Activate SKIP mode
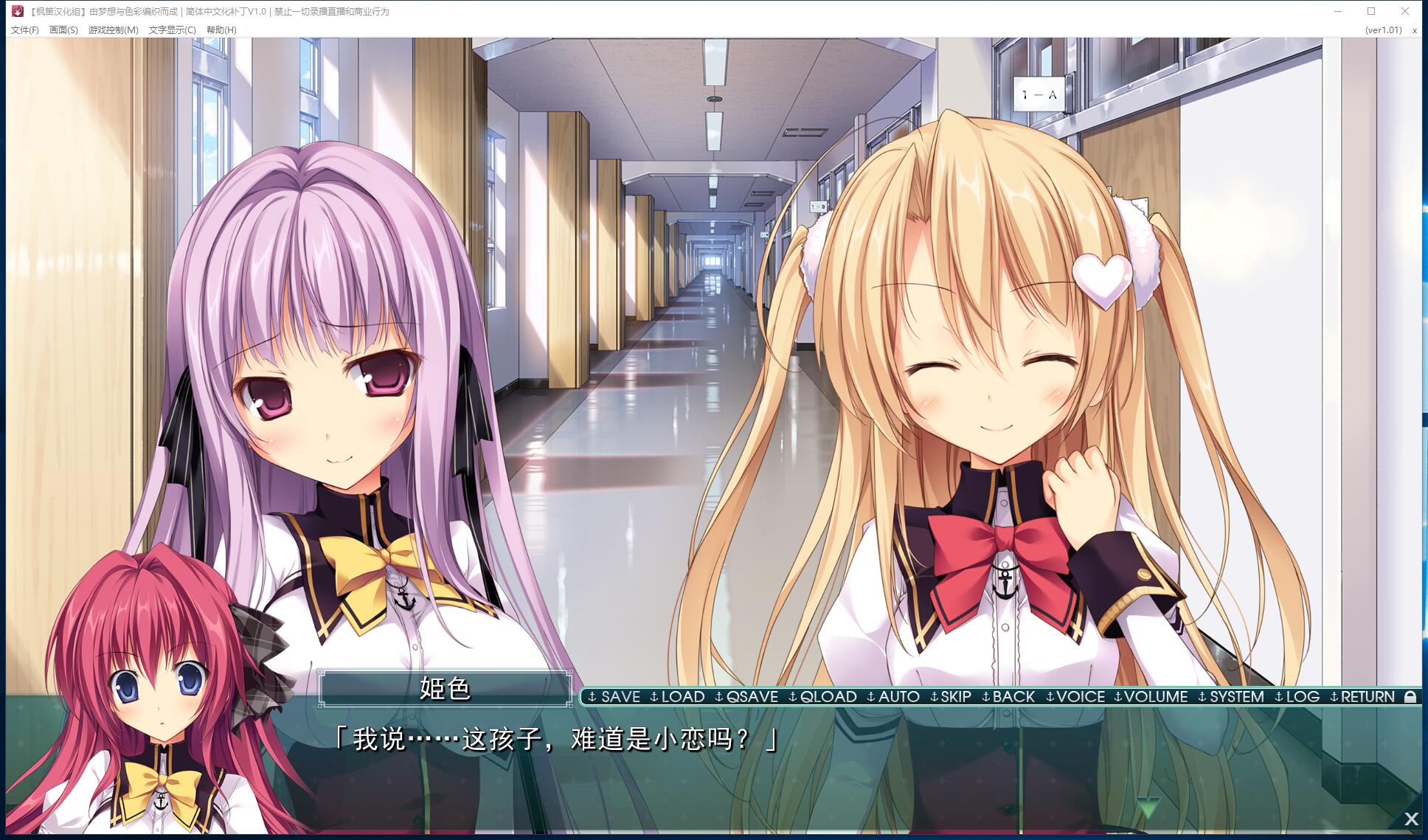 [x=951, y=697]
